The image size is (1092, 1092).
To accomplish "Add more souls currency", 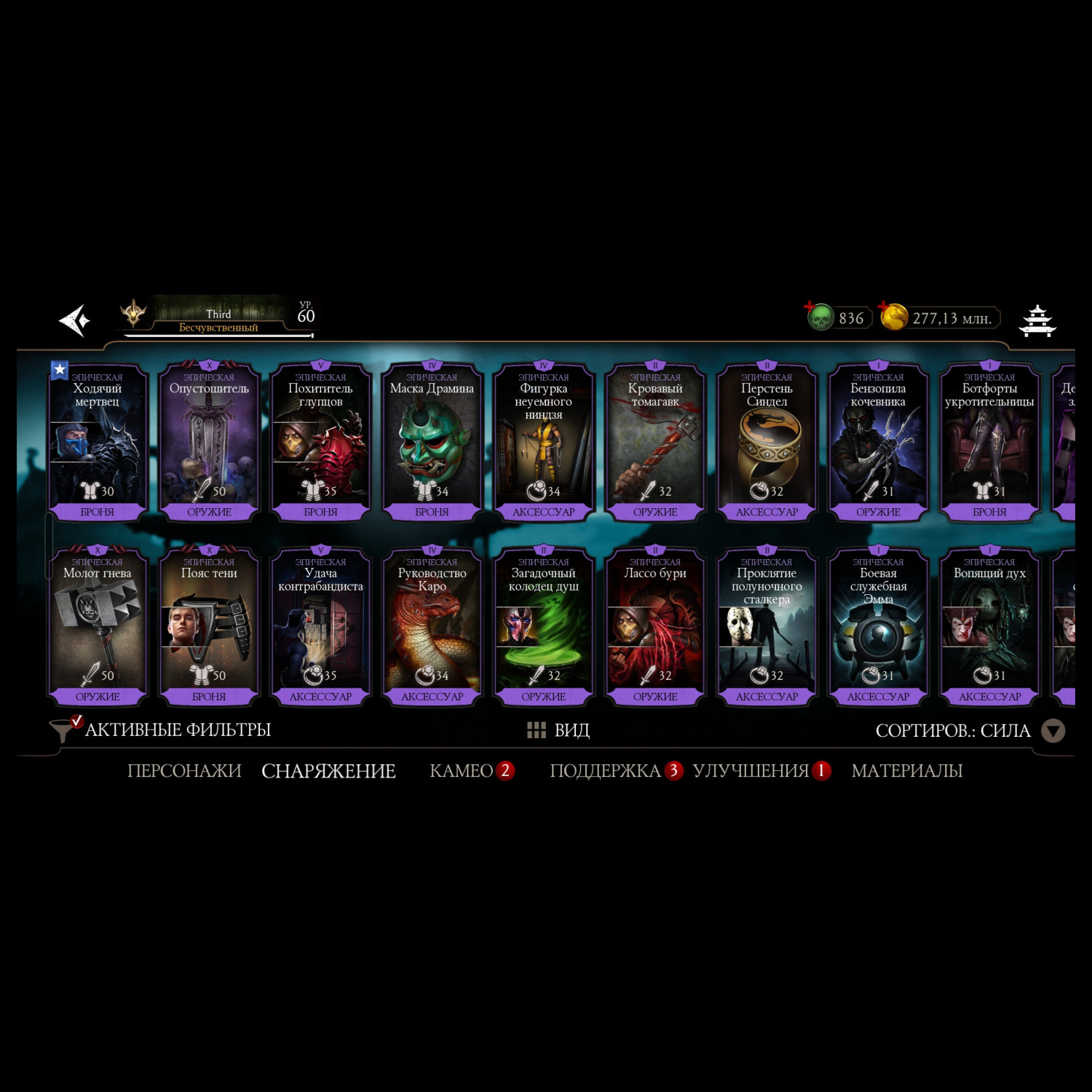I will (811, 308).
